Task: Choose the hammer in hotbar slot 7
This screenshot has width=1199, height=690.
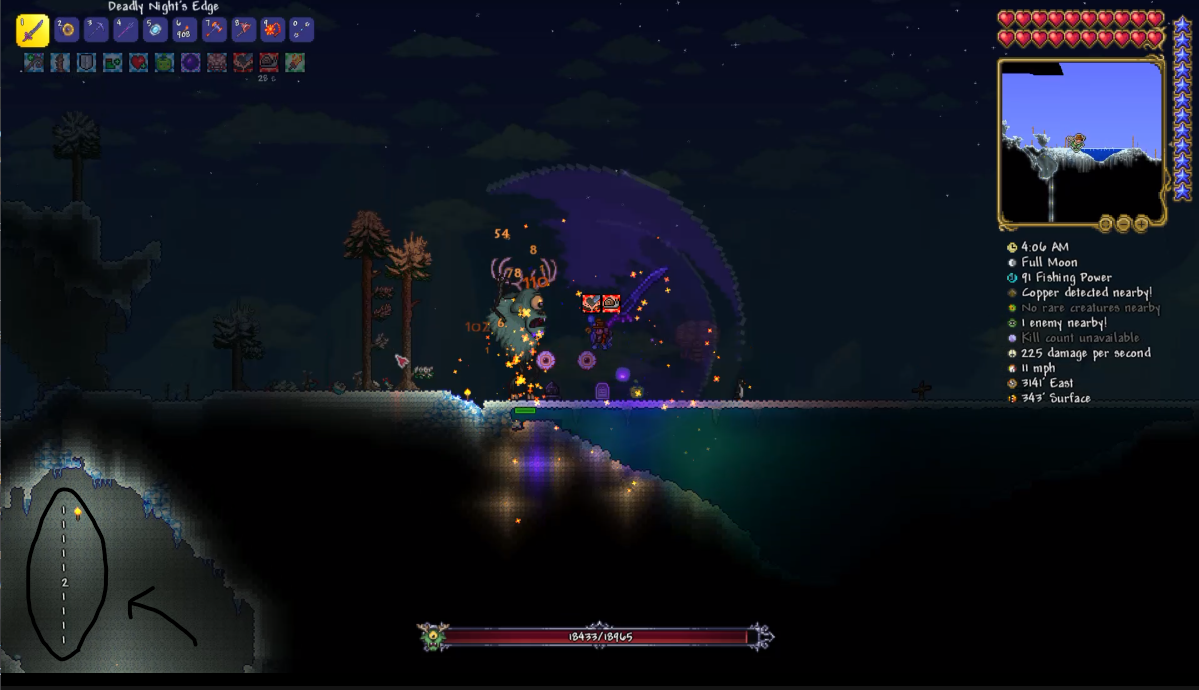Action: pos(214,30)
